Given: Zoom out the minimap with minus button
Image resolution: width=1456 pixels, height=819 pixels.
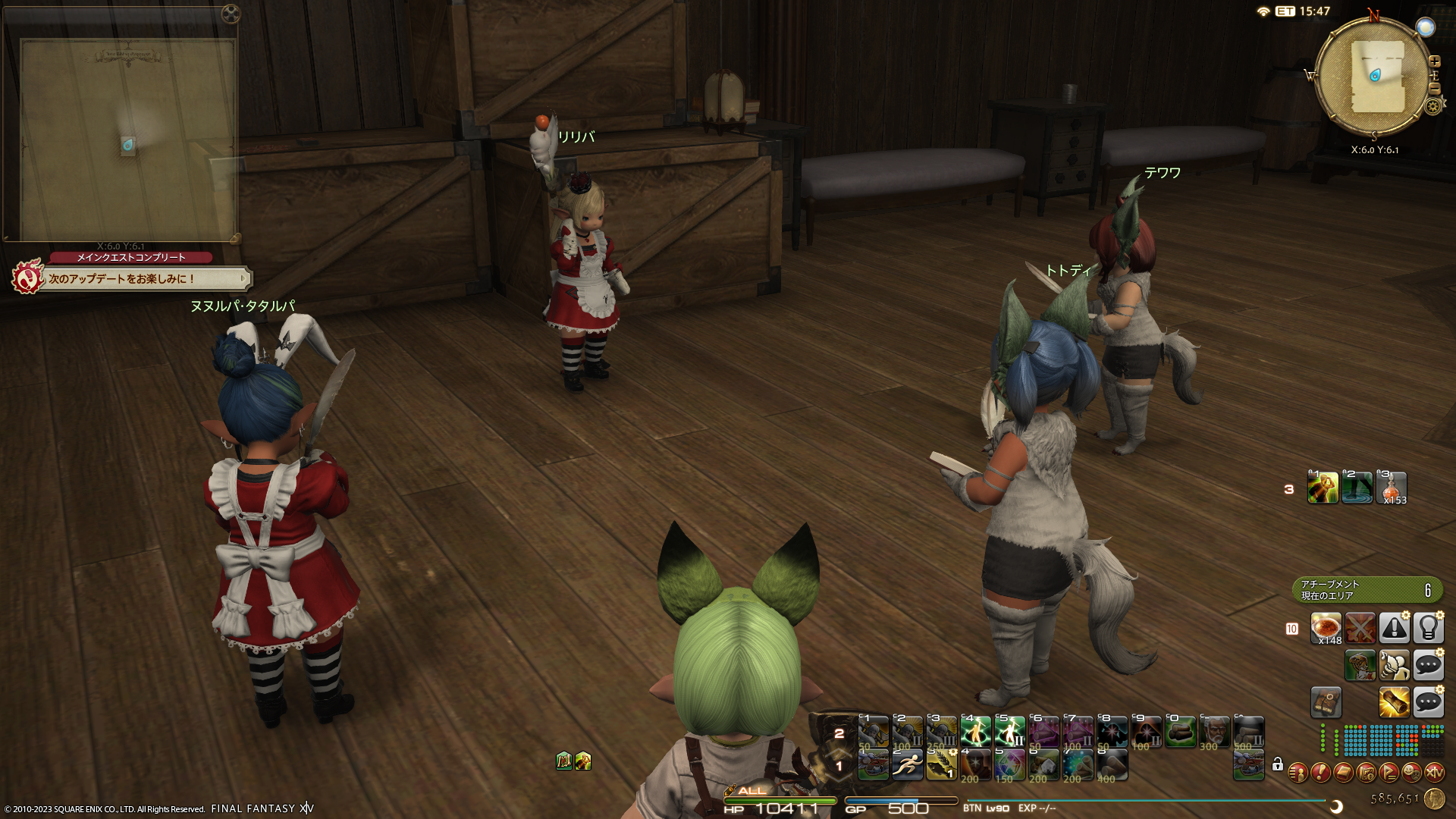Looking at the screenshot, I should pyautogui.click(x=1434, y=89).
